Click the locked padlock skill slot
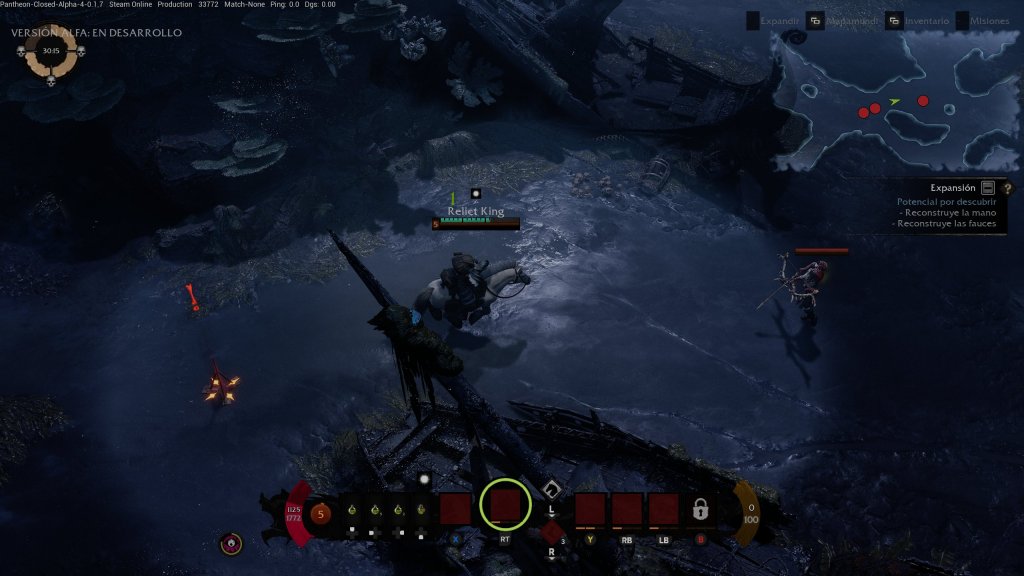The height and width of the screenshot is (576, 1024). (700, 510)
